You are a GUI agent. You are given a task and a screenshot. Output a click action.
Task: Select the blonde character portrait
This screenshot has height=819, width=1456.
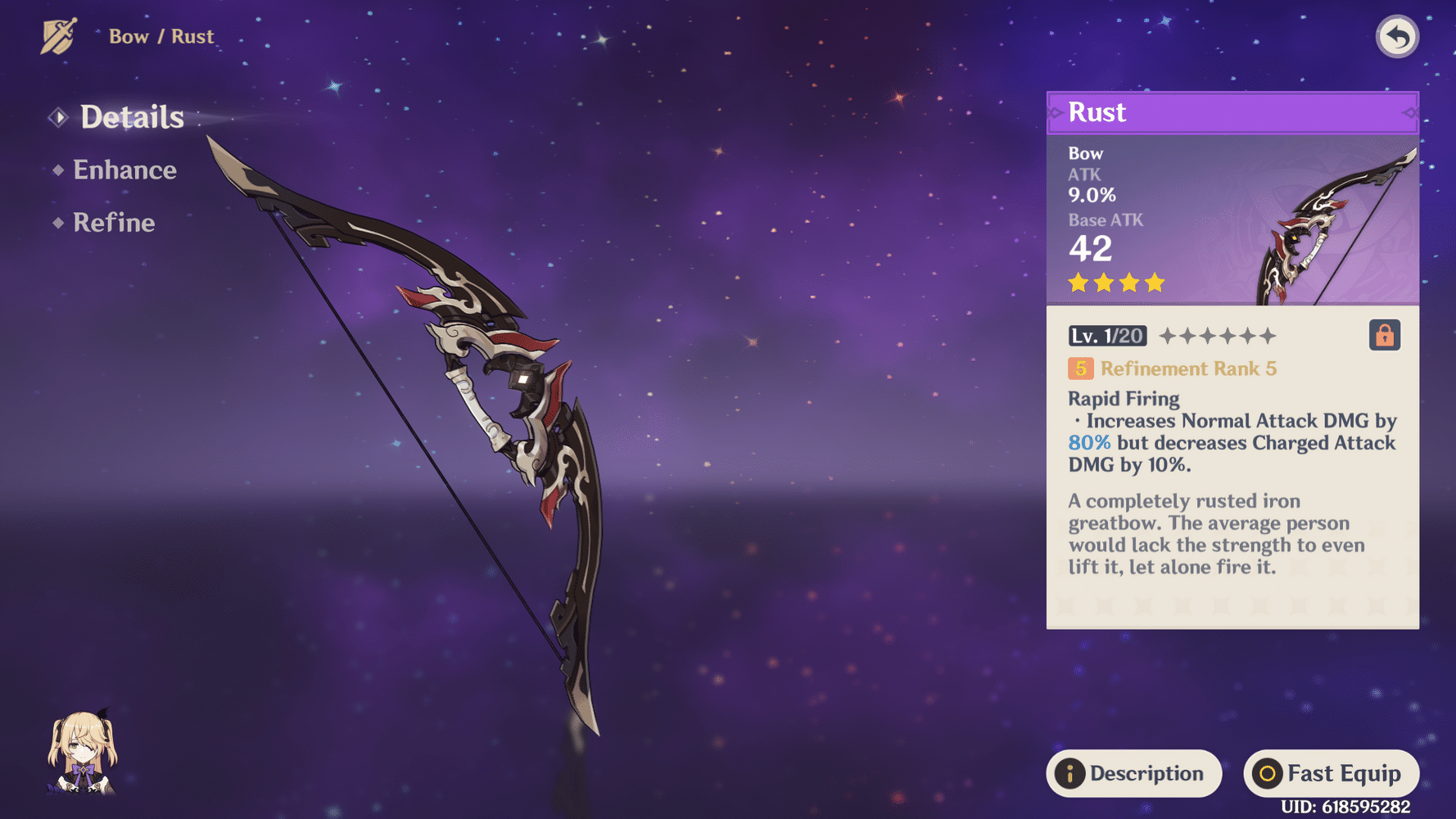click(x=83, y=753)
